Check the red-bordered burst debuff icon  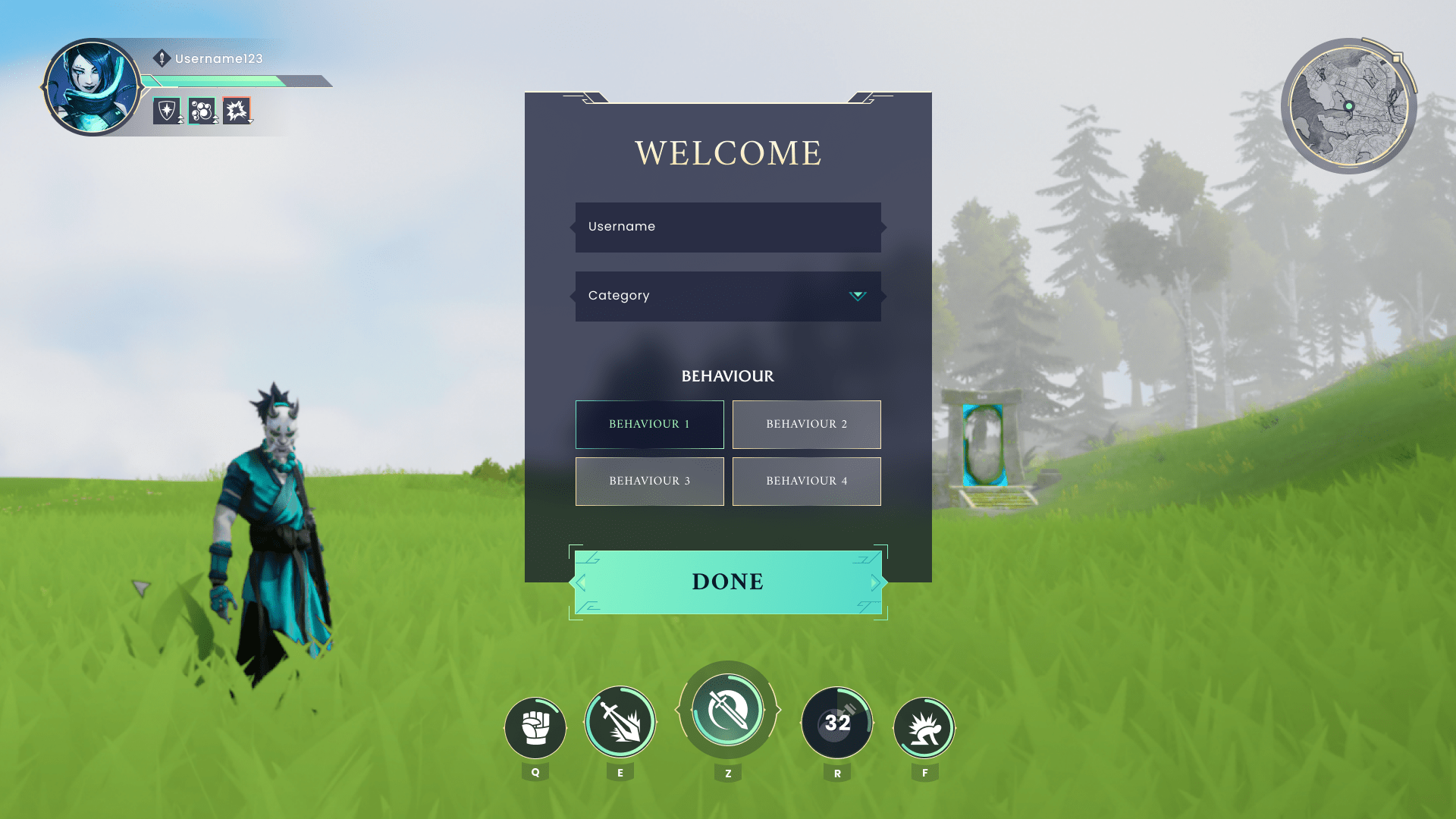coord(237,111)
